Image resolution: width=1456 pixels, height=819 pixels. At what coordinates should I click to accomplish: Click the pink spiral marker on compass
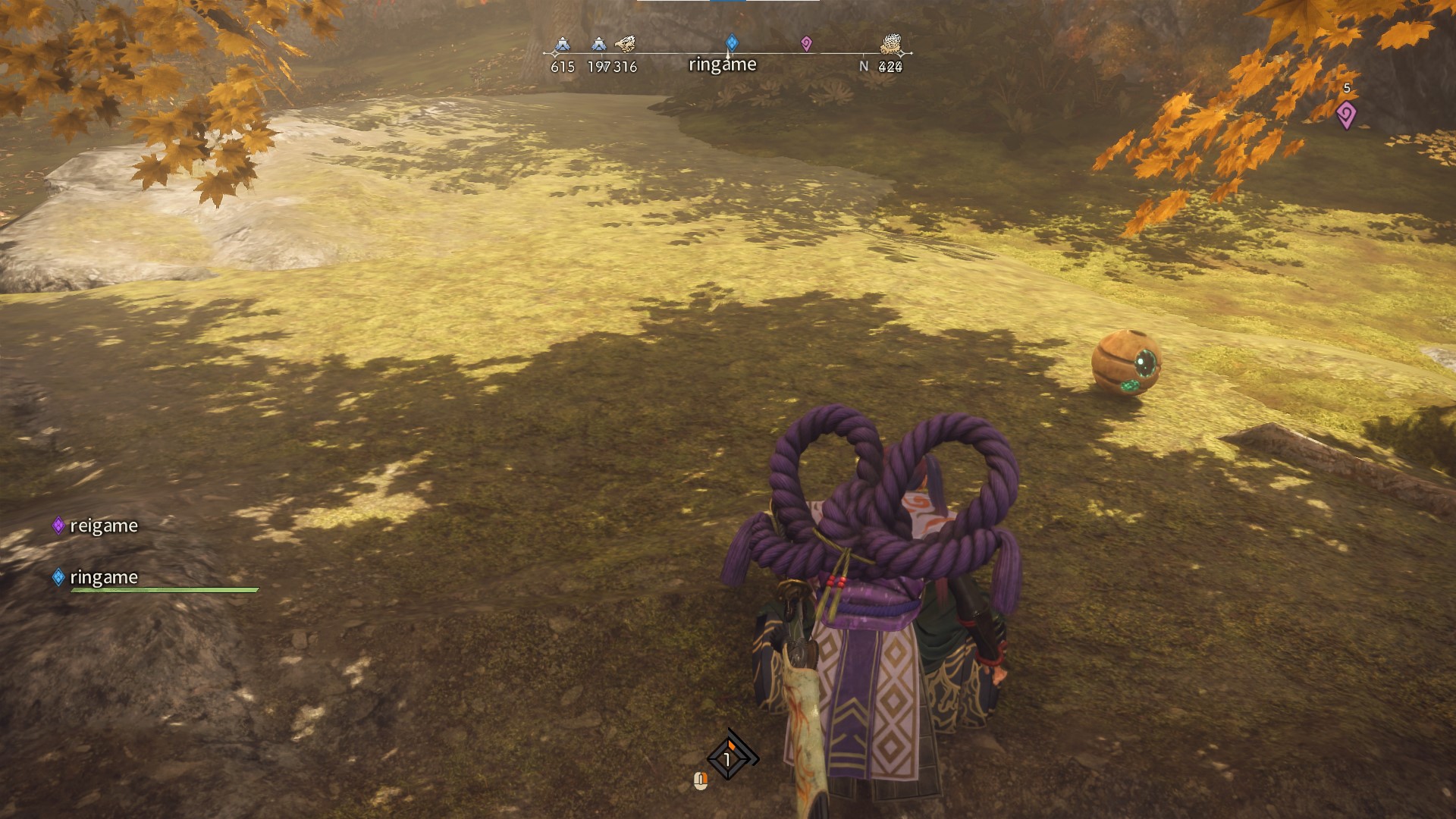point(806,44)
